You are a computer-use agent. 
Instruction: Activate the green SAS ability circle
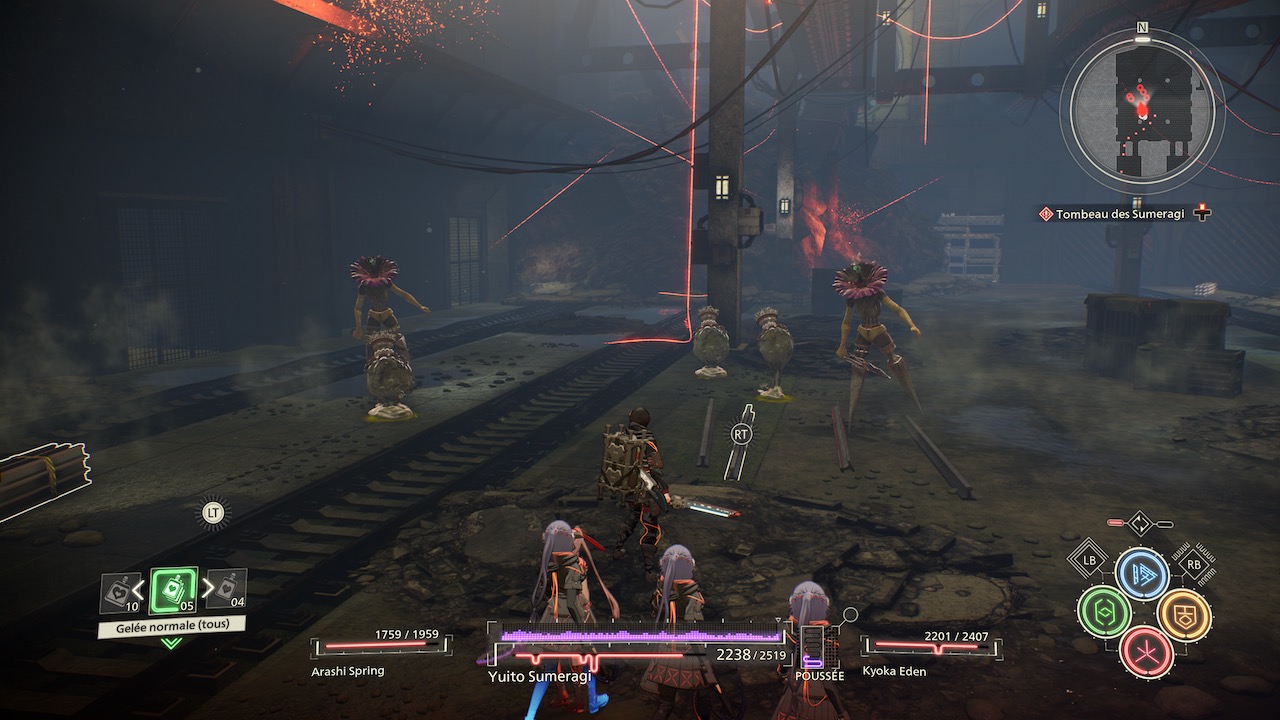coord(1103,612)
